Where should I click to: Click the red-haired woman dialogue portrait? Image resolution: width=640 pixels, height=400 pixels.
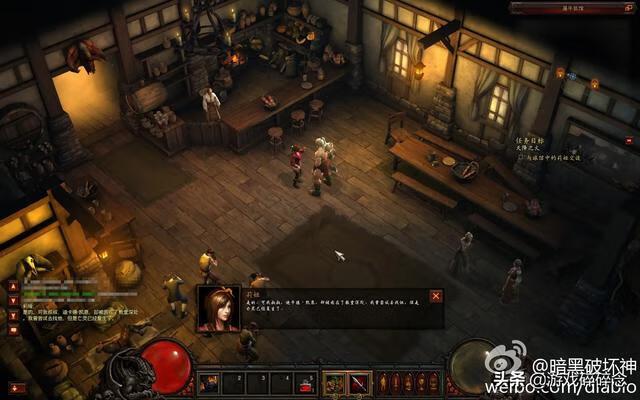pos(218,307)
